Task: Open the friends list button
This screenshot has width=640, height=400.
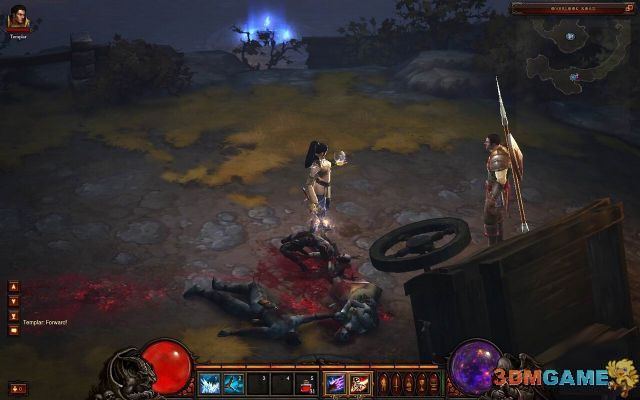Action: [x=17, y=387]
